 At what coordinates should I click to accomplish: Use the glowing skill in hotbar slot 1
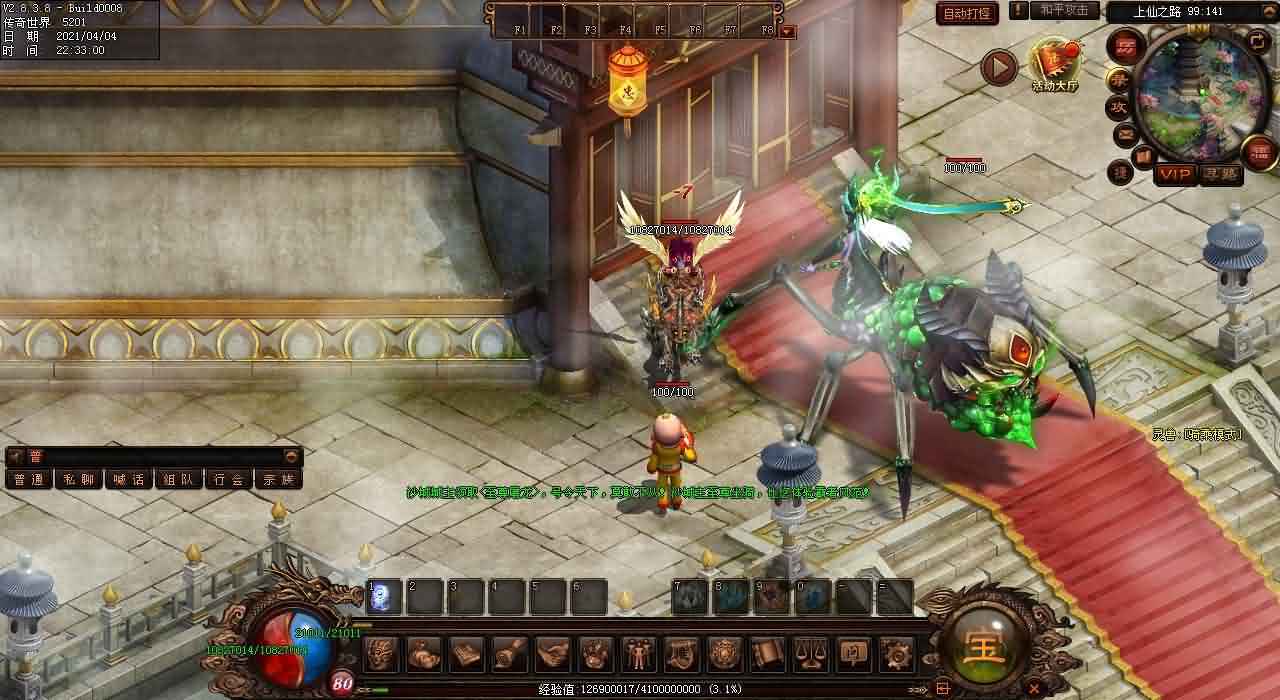(384, 597)
